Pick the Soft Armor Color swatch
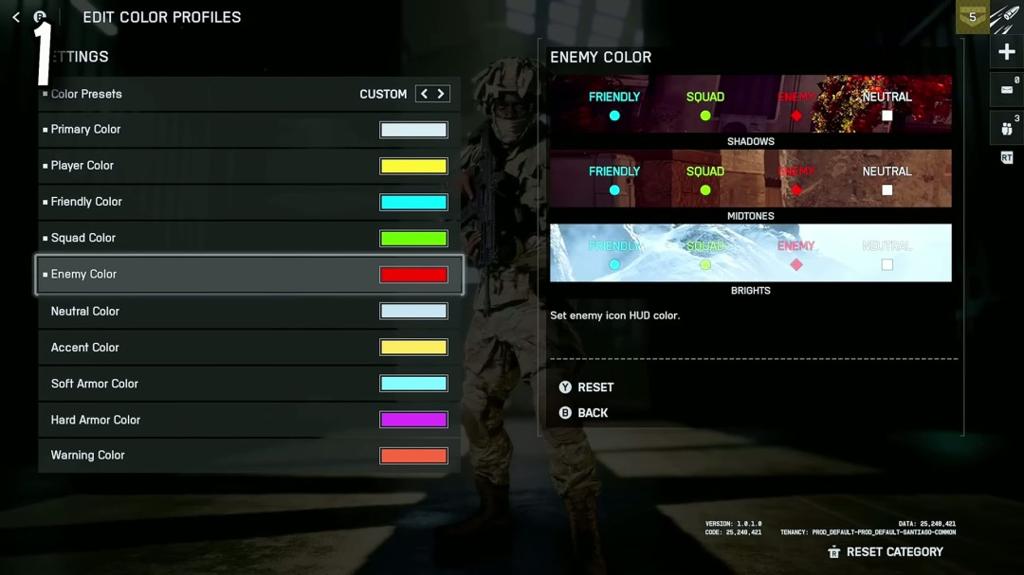This screenshot has width=1024, height=575. (413, 384)
